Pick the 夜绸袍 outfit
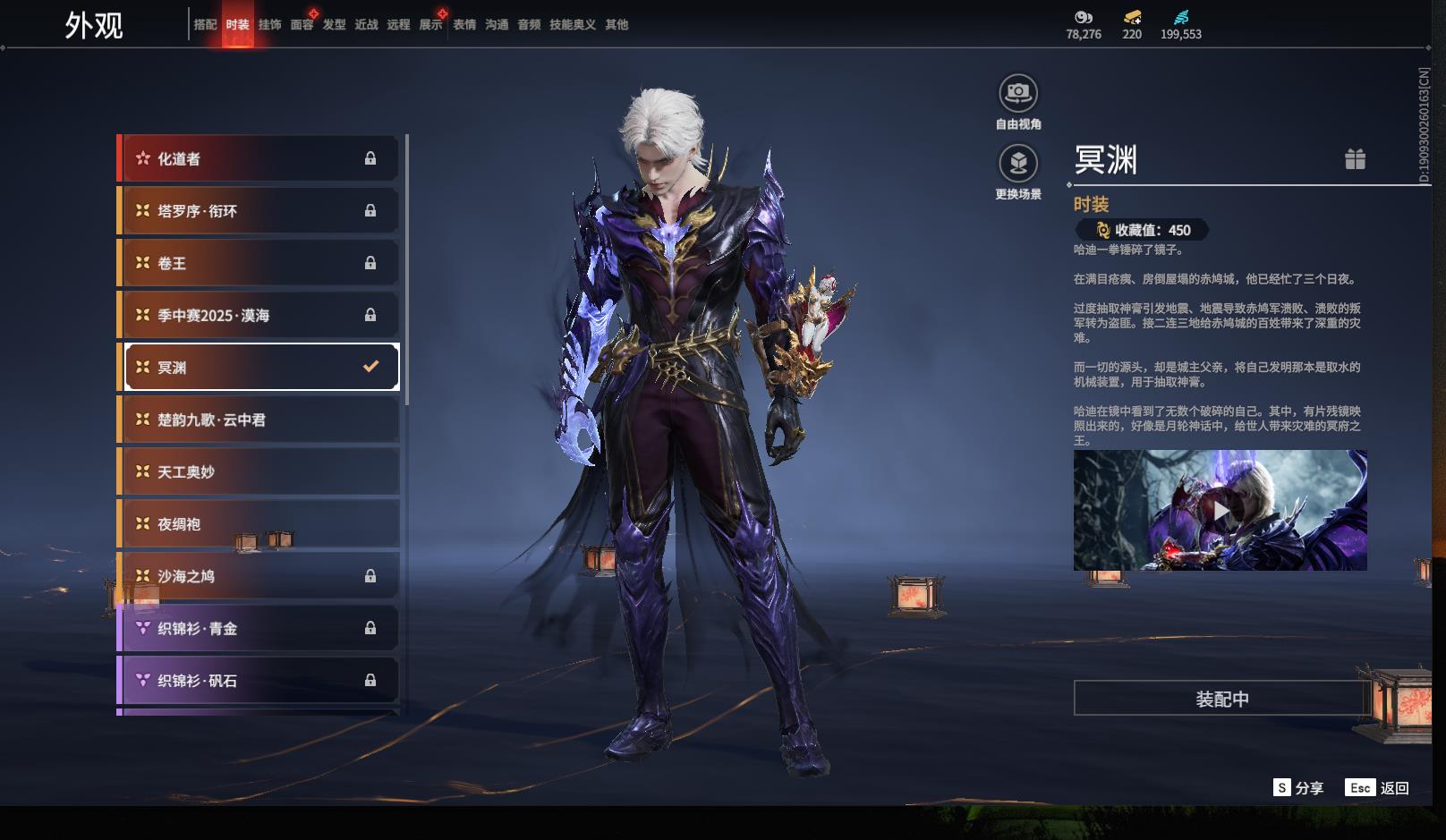This screenshot has width=1446, height=840. 259,524
